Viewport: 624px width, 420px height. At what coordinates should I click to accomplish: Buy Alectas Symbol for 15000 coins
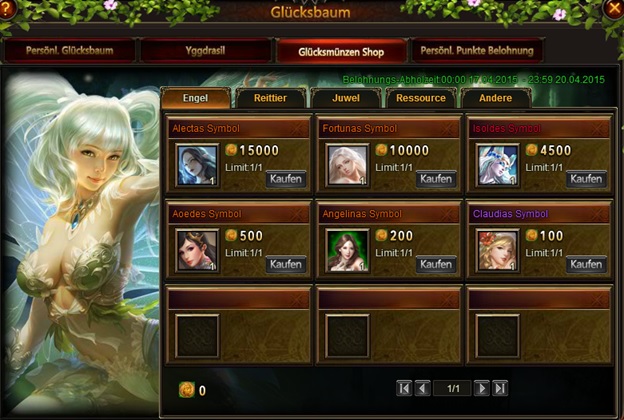(x=287, y=179)
